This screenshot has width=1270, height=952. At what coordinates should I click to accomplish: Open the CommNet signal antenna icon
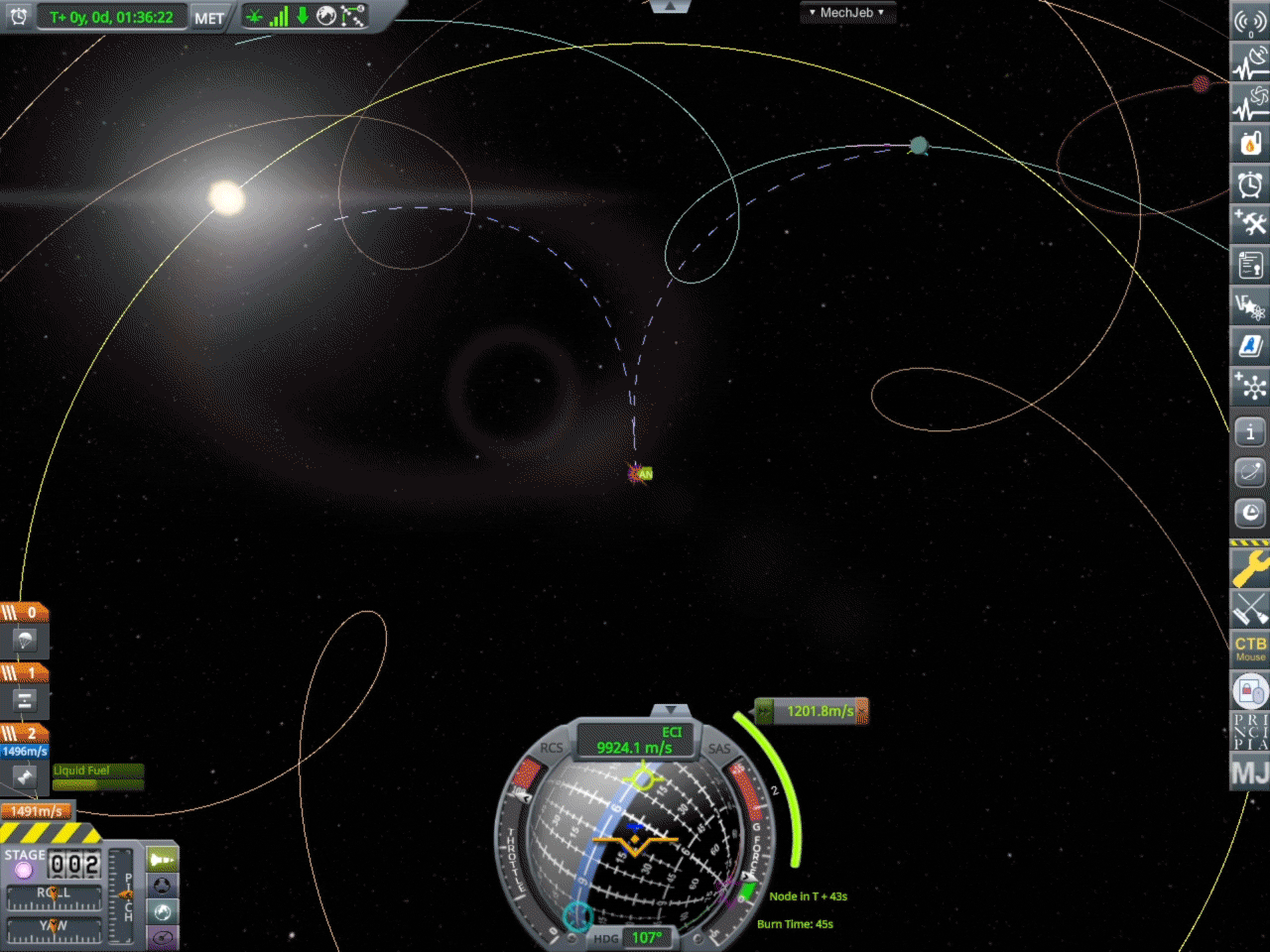(1249, 22)
